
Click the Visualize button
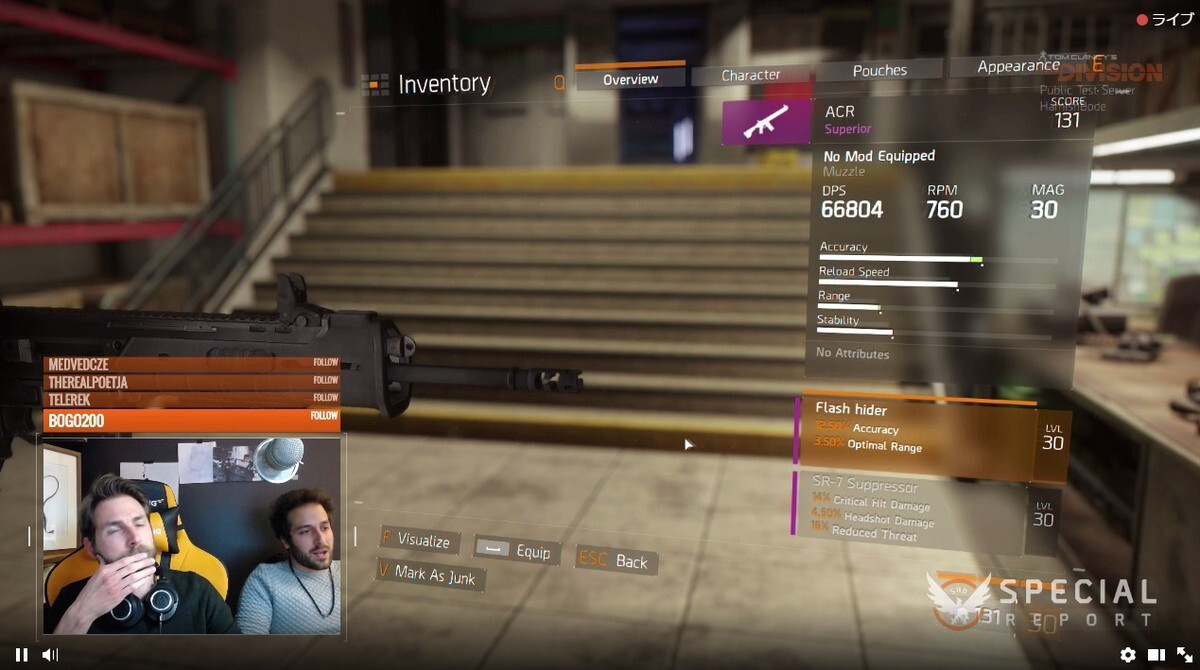pos(418,540)
